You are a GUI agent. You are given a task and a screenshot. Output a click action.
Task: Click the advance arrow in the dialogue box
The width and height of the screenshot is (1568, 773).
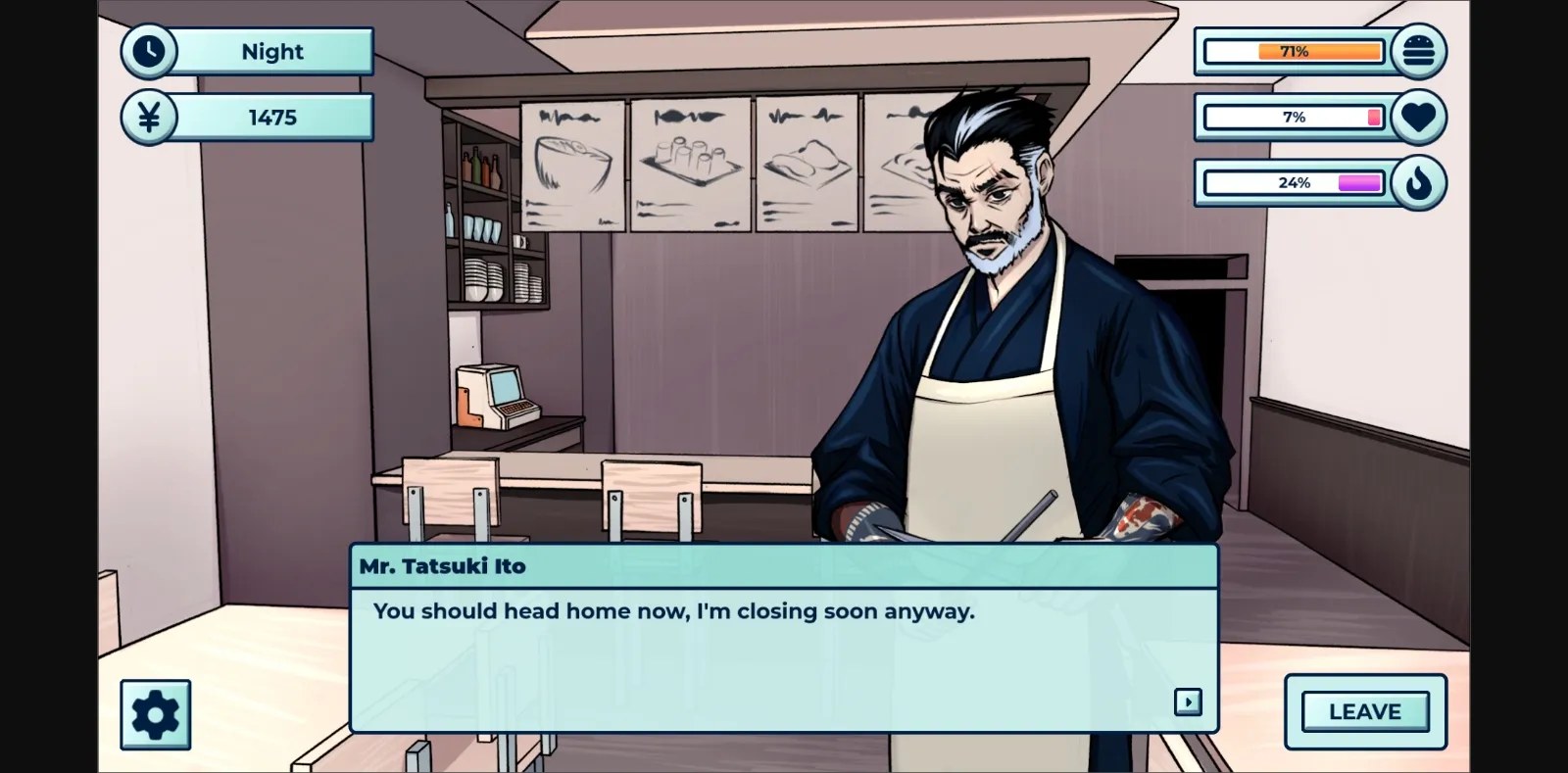point(1189,702)
